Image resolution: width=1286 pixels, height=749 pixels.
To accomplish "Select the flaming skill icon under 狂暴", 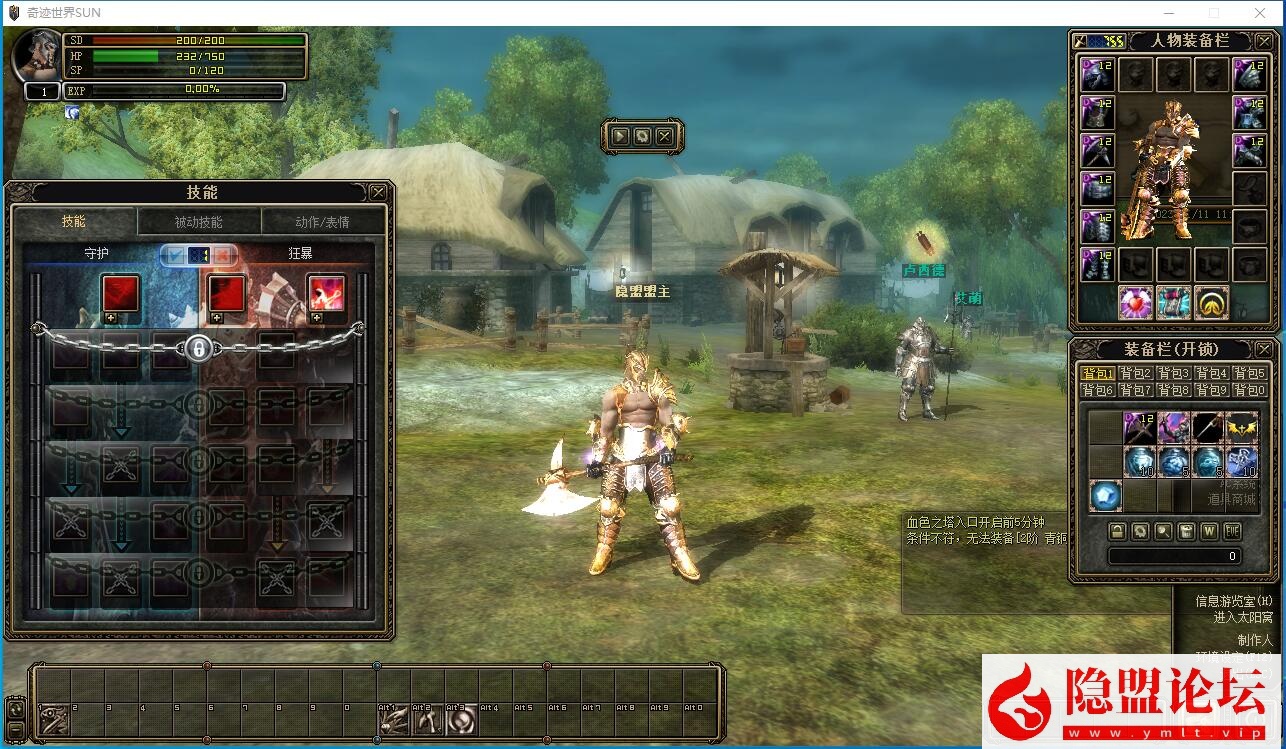I will pyautogui.click(x=326, y=294).
